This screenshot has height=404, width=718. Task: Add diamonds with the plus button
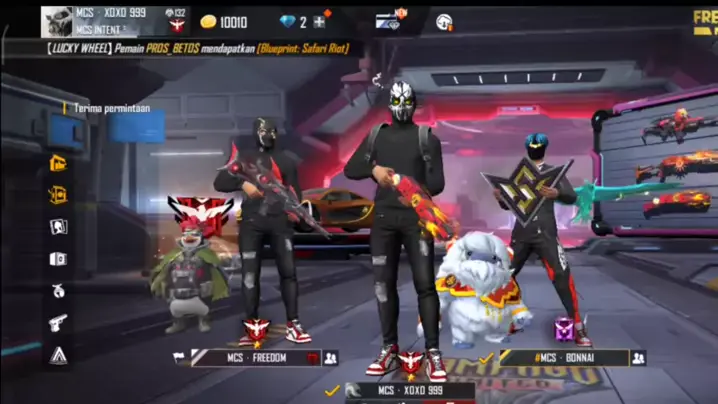(x=320, y=21)
